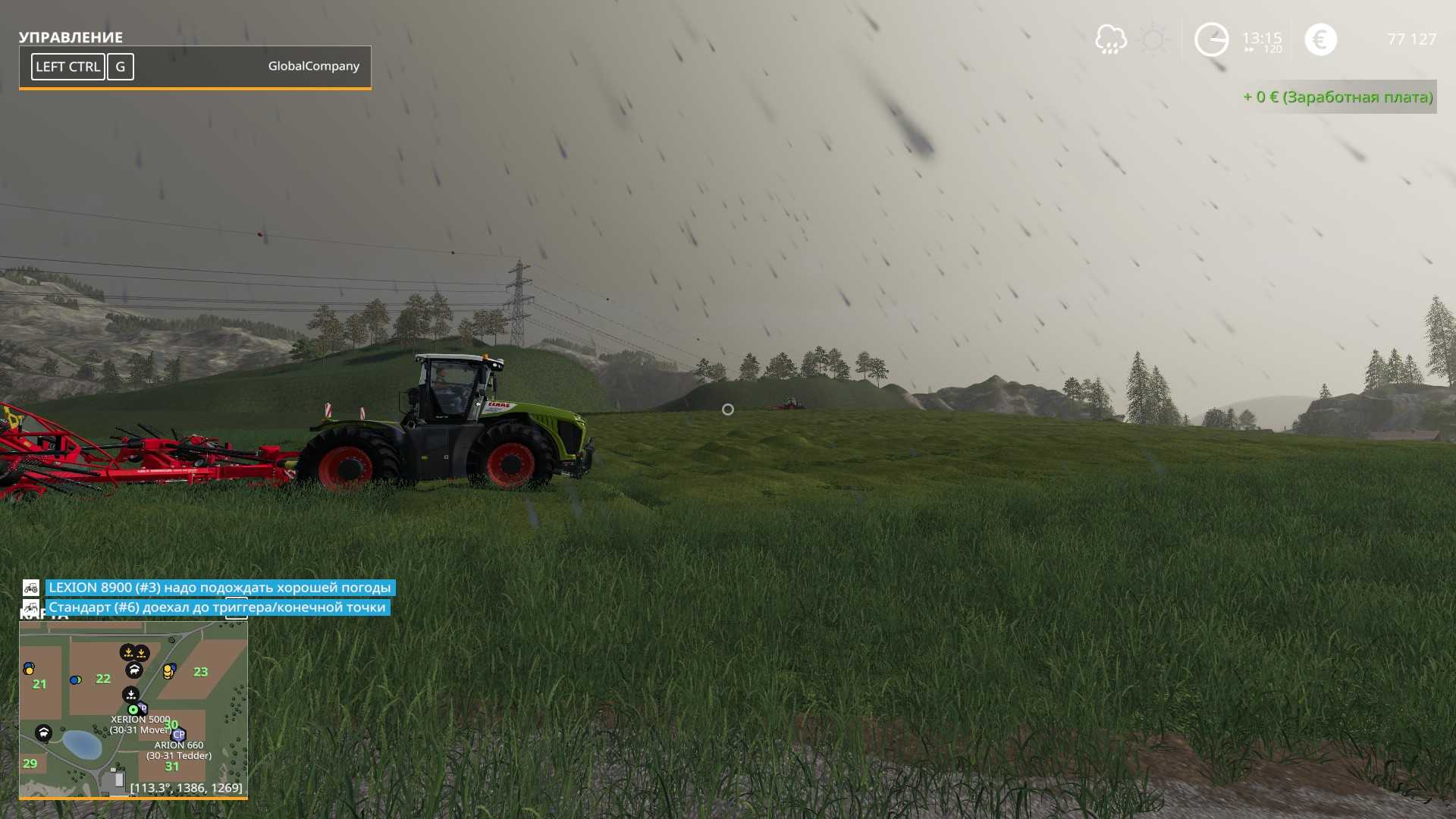Click the sun forecast icon
Viewport: 1456px width, 819px height.
tap(1153, 39)
